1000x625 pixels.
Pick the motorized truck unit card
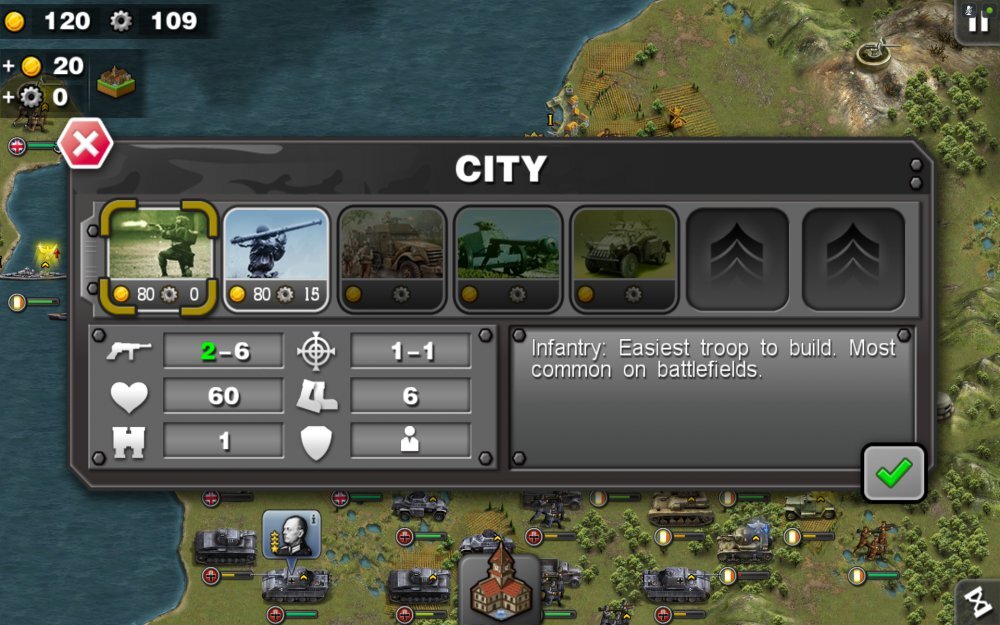[392, 257]
